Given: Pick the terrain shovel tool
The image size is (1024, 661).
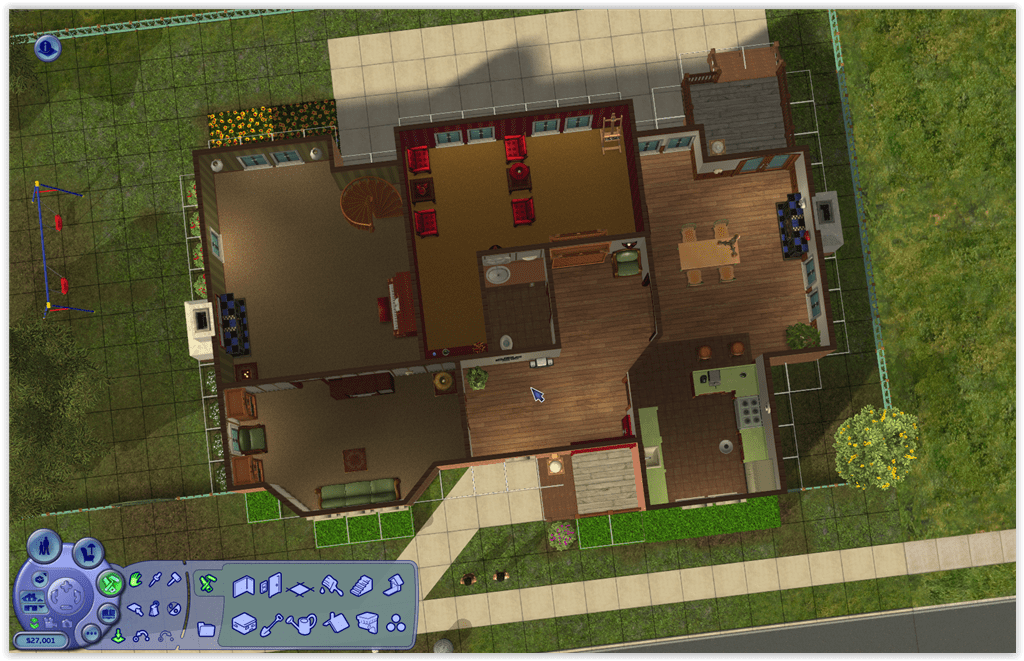Looking at the screenshot, I should 273,625.
